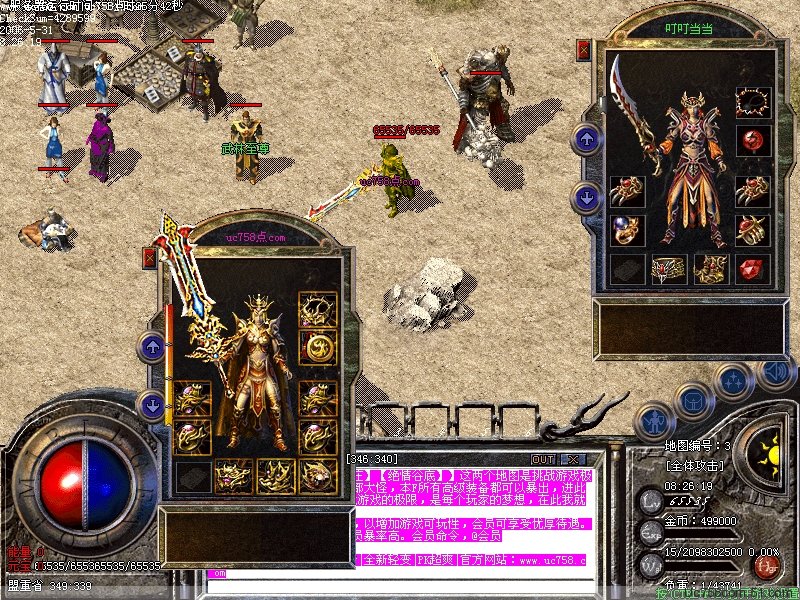800x600 pixels.
Task: Click the up arrow on golden character panel
Action: point(152,347)
